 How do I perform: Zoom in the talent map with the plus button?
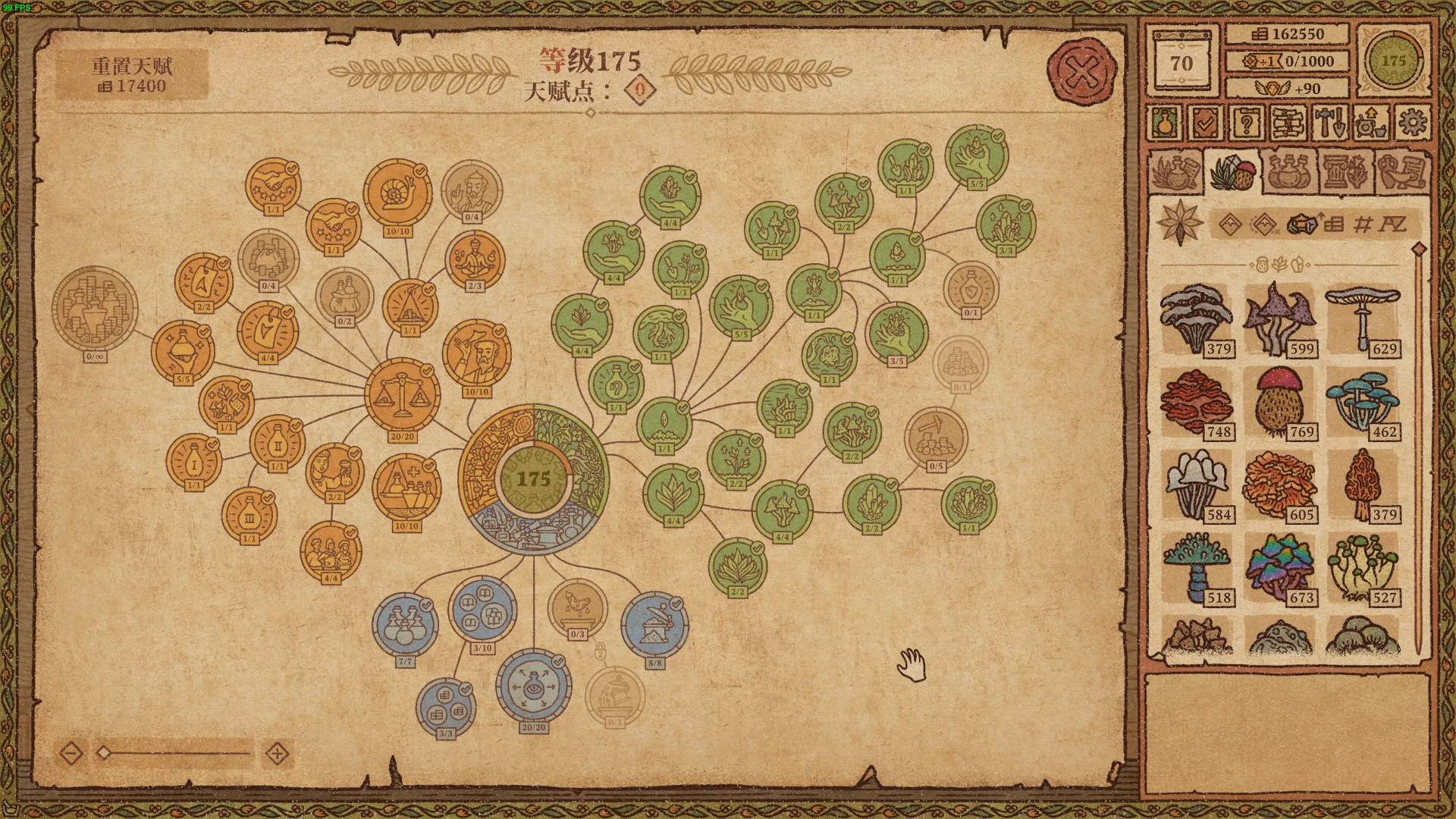click(278, 754)
